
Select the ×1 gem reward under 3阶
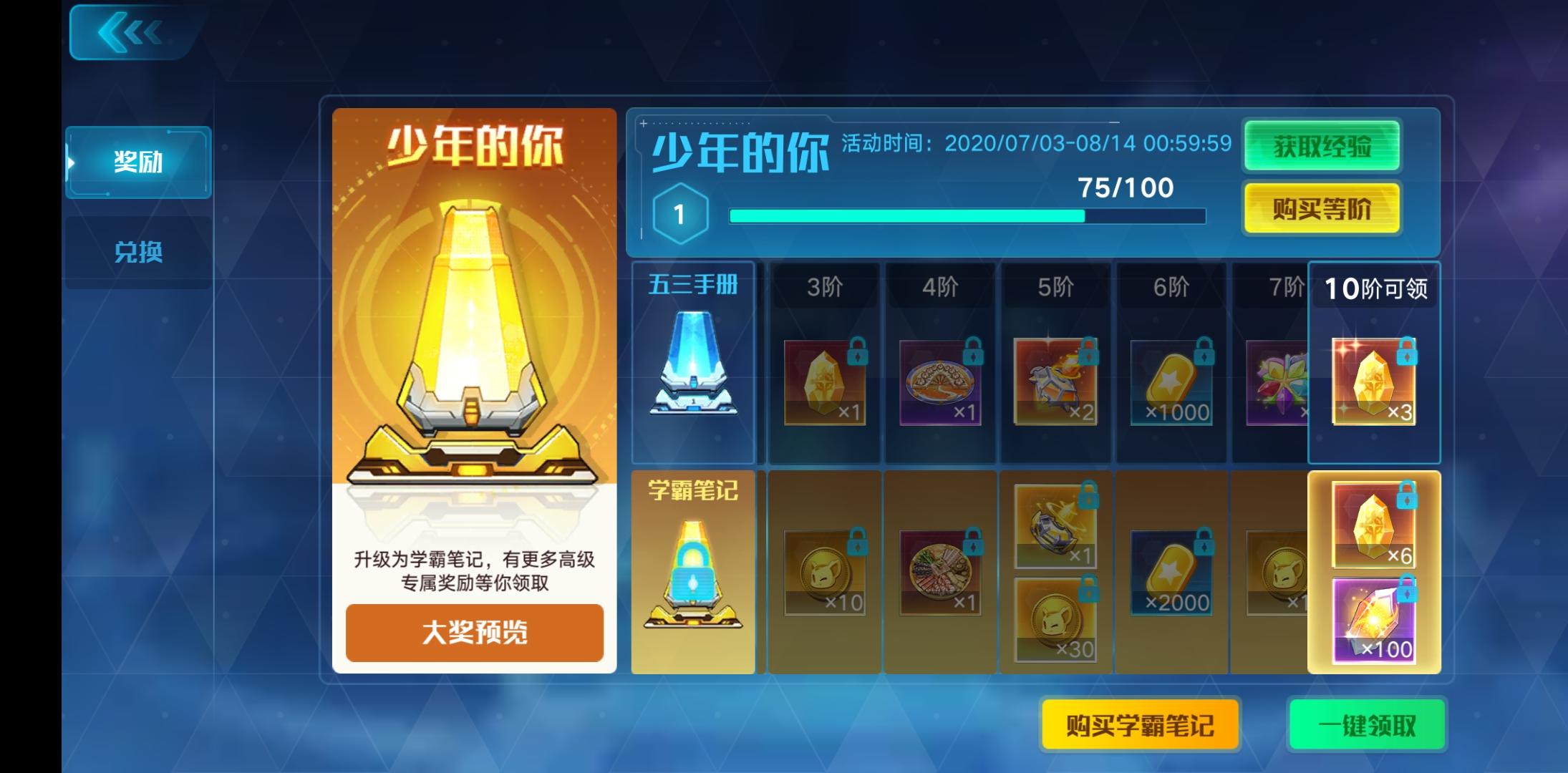[x=823, y=383]
